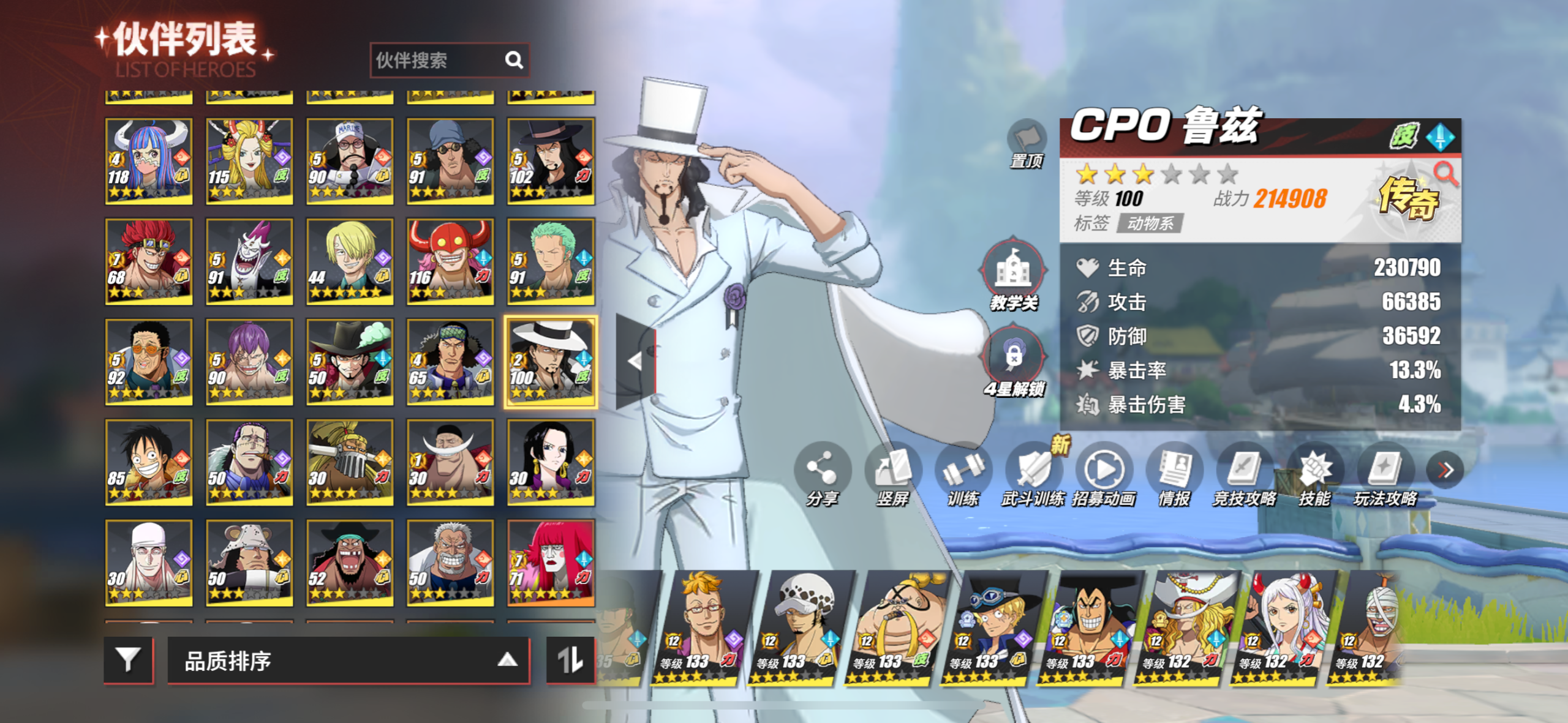Share the hero via 分享
This screenshot has width=1568, height=723.
[x=822, y=473]
